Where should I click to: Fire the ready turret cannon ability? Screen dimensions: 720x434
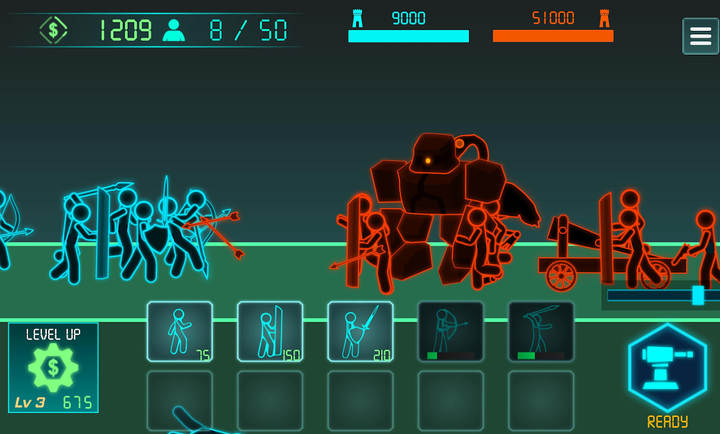coord(667,367)
